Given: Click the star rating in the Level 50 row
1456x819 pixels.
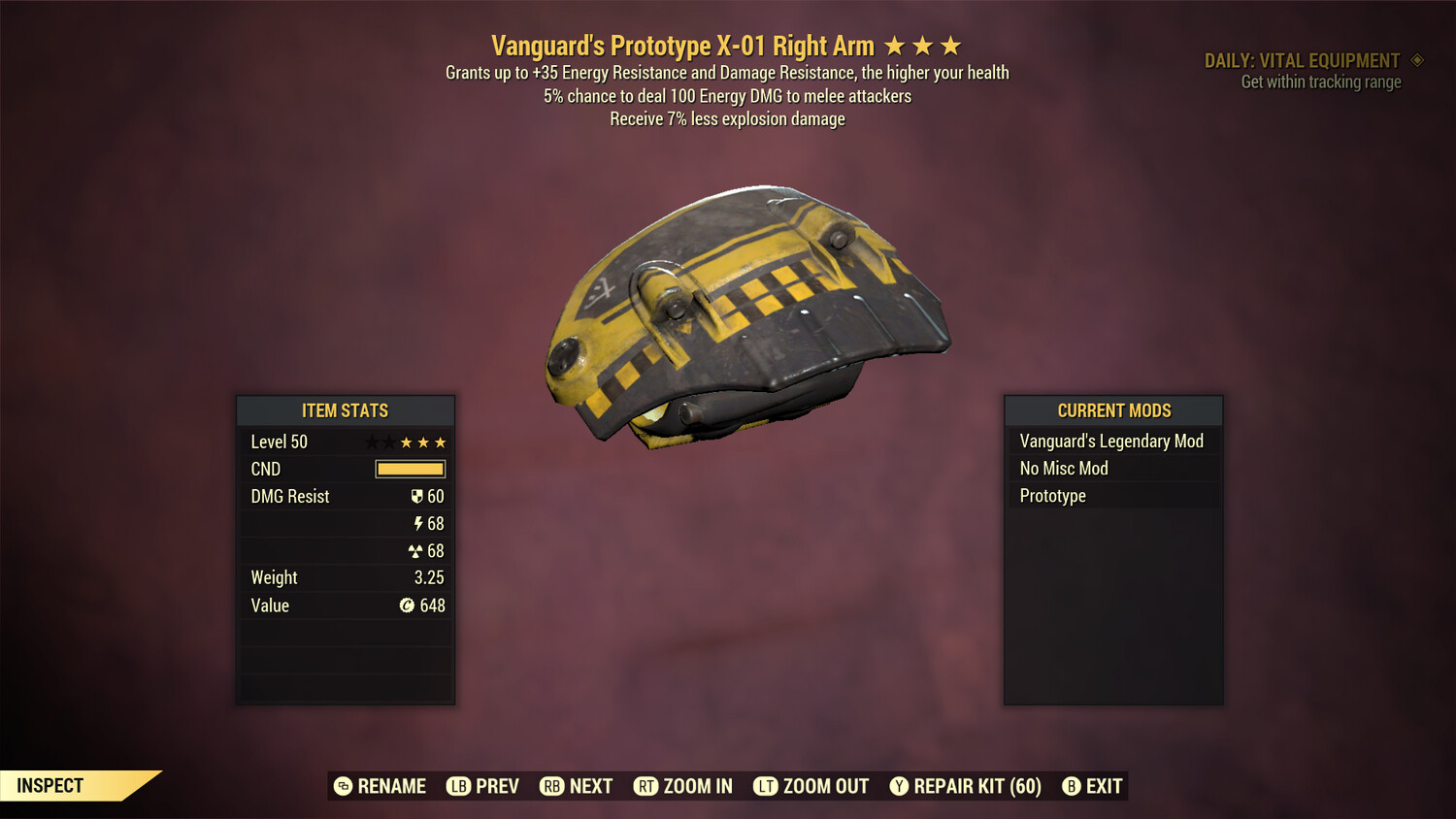Looking at the screenshot, I should (x=404, y=442).
